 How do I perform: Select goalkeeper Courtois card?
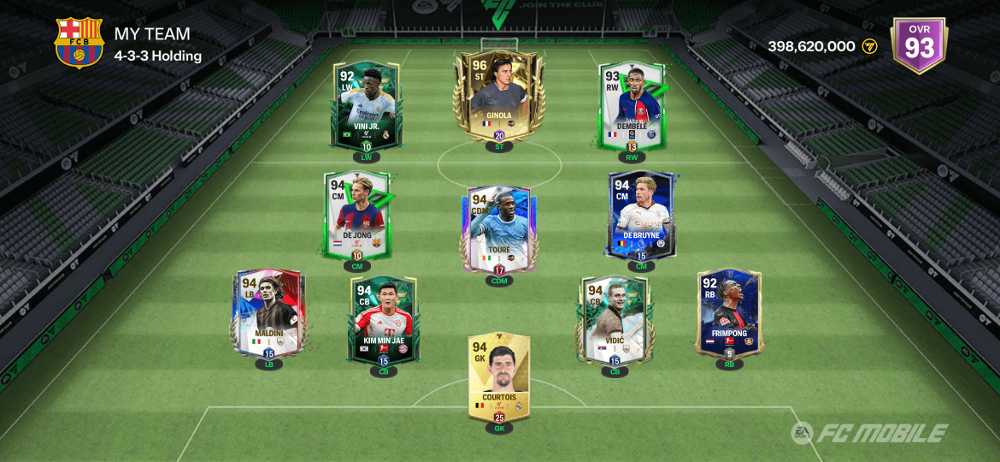coord(499,379)
